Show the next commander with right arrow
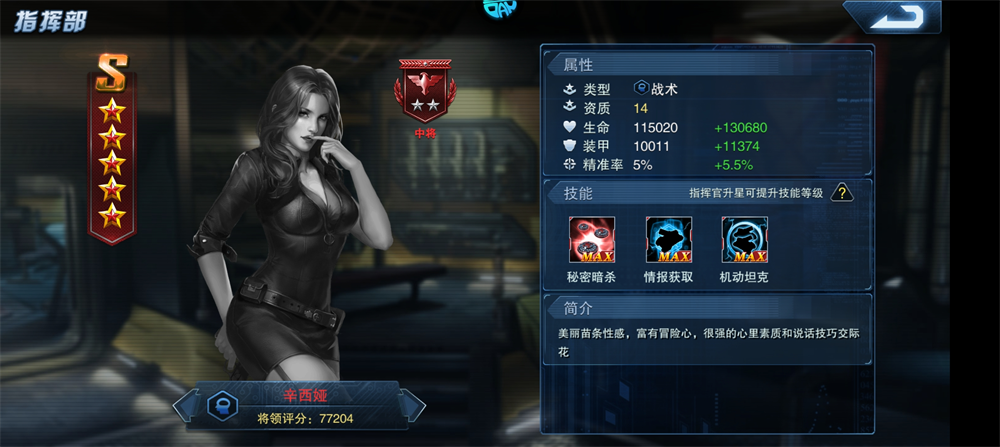1000x447 pixels. click(415, 404)
